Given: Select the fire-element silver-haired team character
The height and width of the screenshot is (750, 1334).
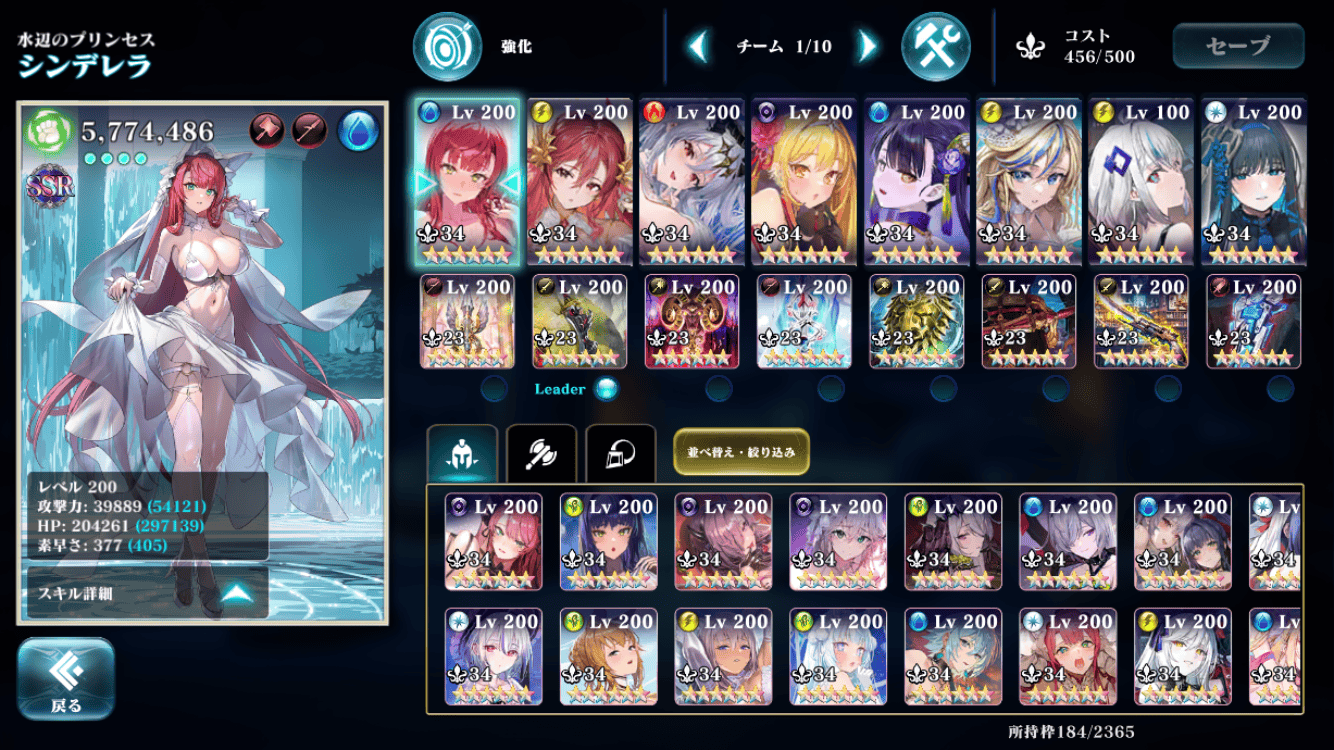Looking at the screenshot, I should (x=692, y=181).
